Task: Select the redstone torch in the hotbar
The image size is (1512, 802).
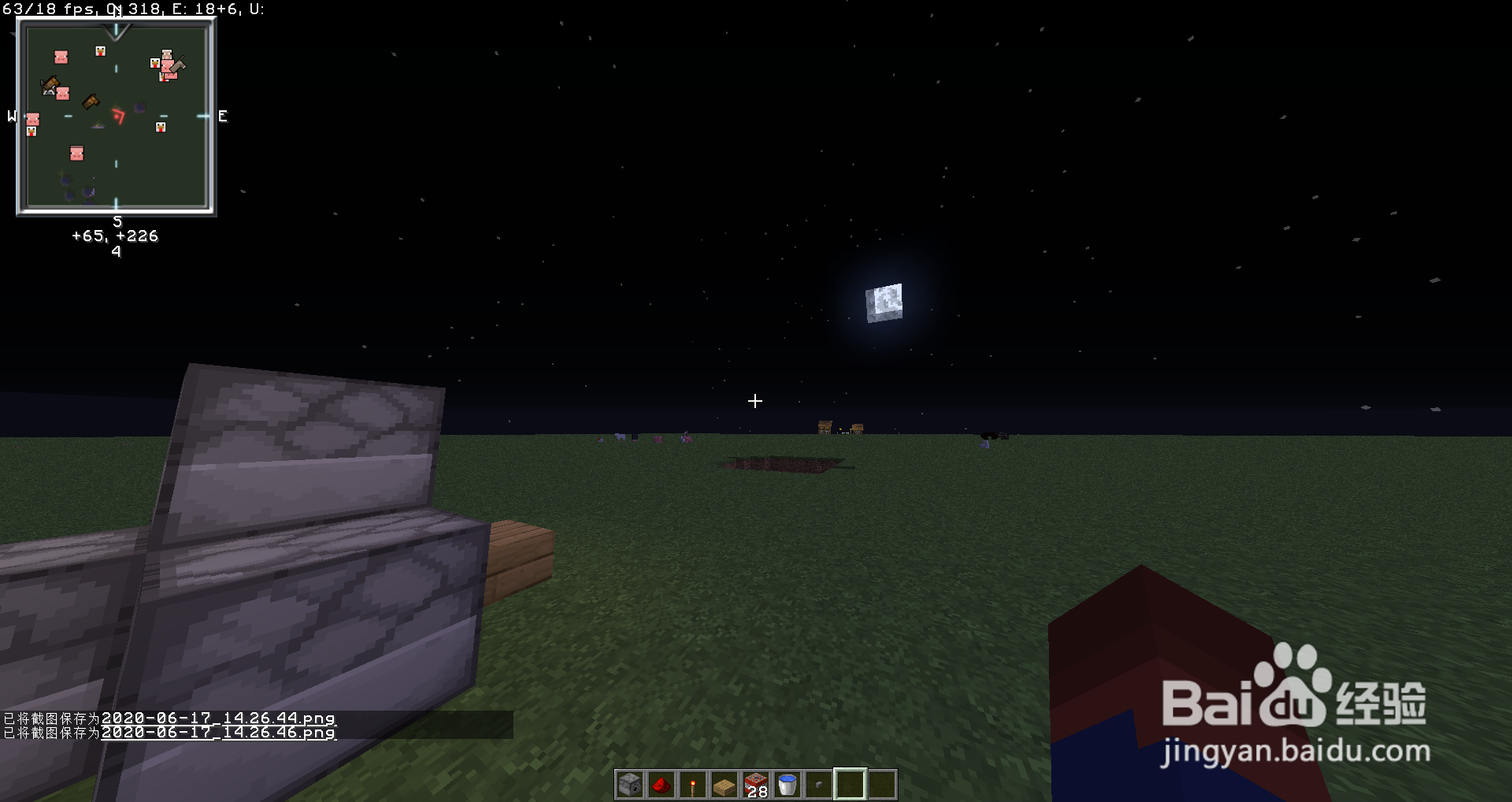Action: (x=691, y=784)
